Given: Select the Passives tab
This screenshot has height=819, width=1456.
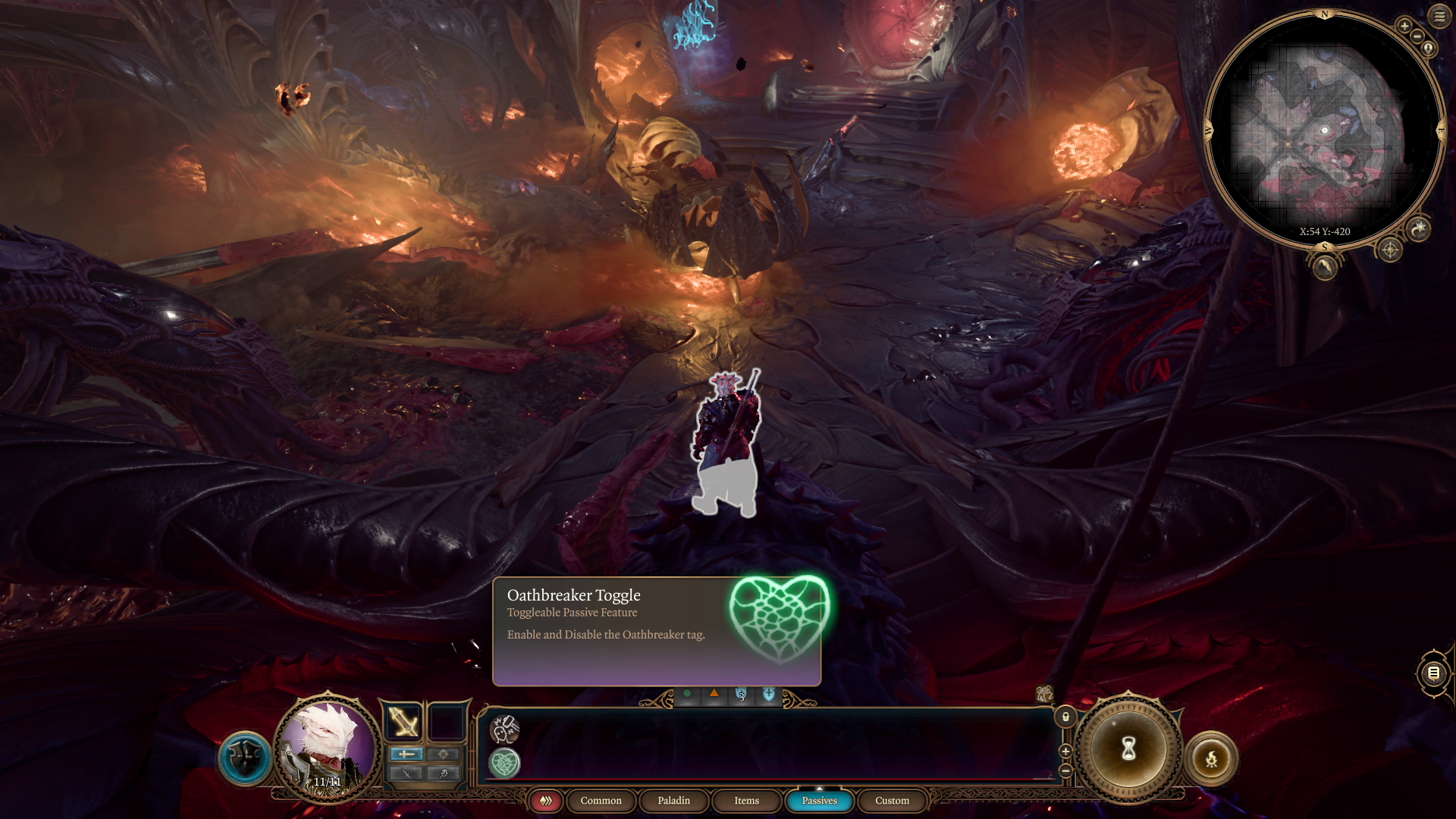Looking at the screenshot, I should click(819, 801).
